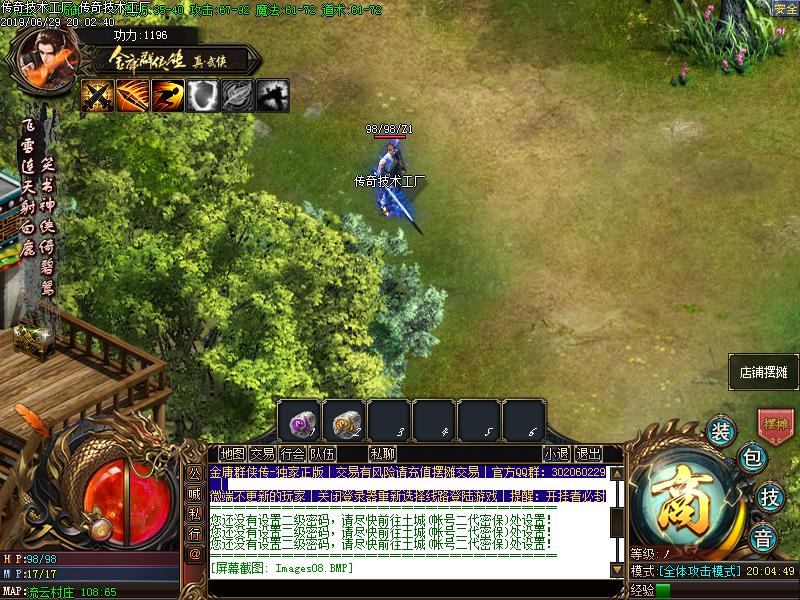Use the orange stone in hotbar slot 2
Viewport: 800px width, 600px height.
pyautogui.click(x=344, y=422)
